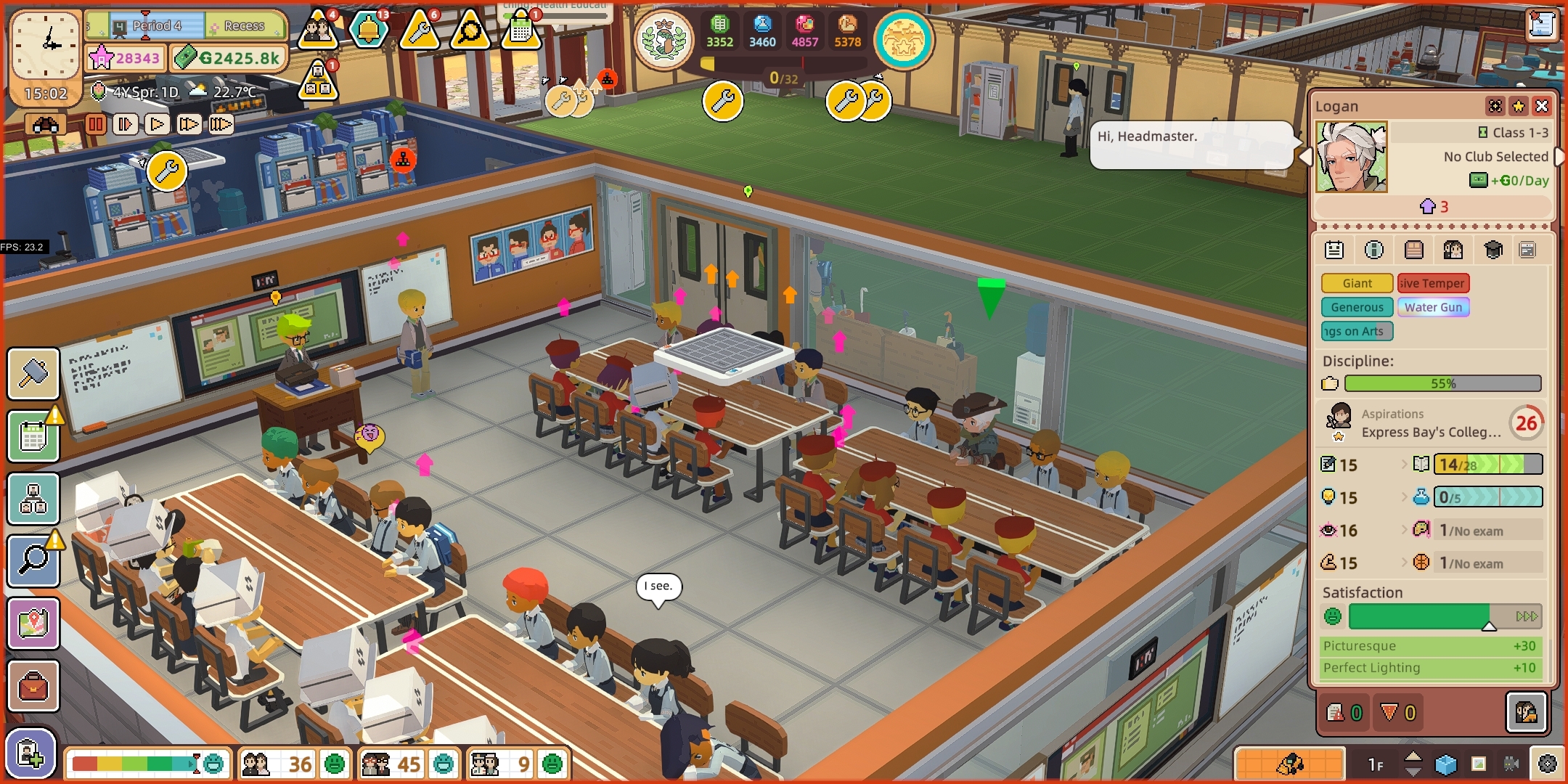Pause the game with the pause control

96,124
